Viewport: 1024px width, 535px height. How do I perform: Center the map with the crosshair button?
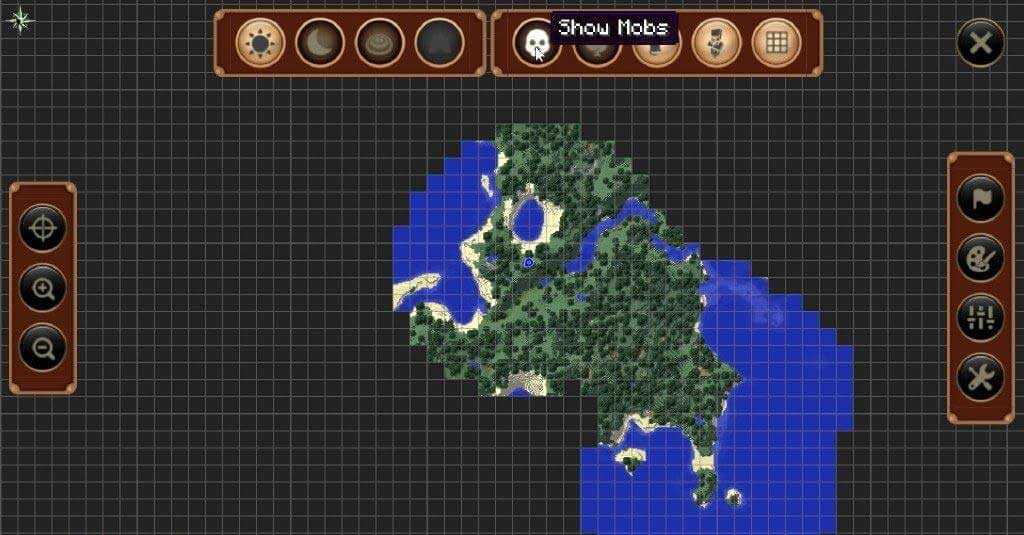[43, 229]
